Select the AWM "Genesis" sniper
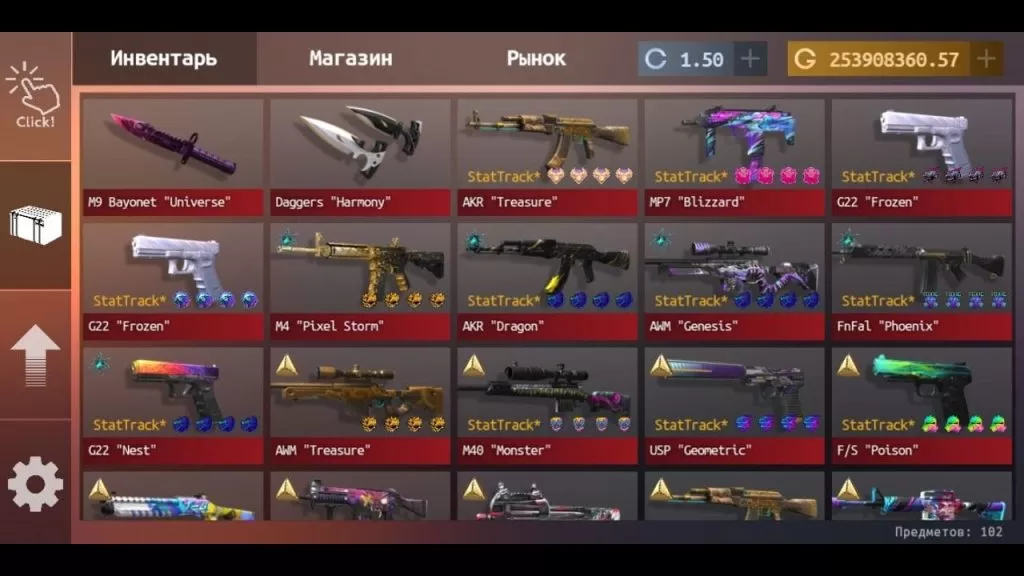The image size is (1024, 576). 734,281
